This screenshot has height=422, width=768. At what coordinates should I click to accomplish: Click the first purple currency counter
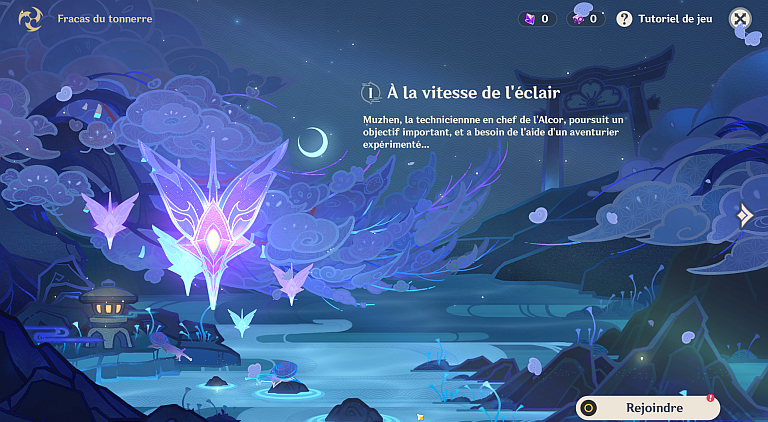[x=535, y=19]
